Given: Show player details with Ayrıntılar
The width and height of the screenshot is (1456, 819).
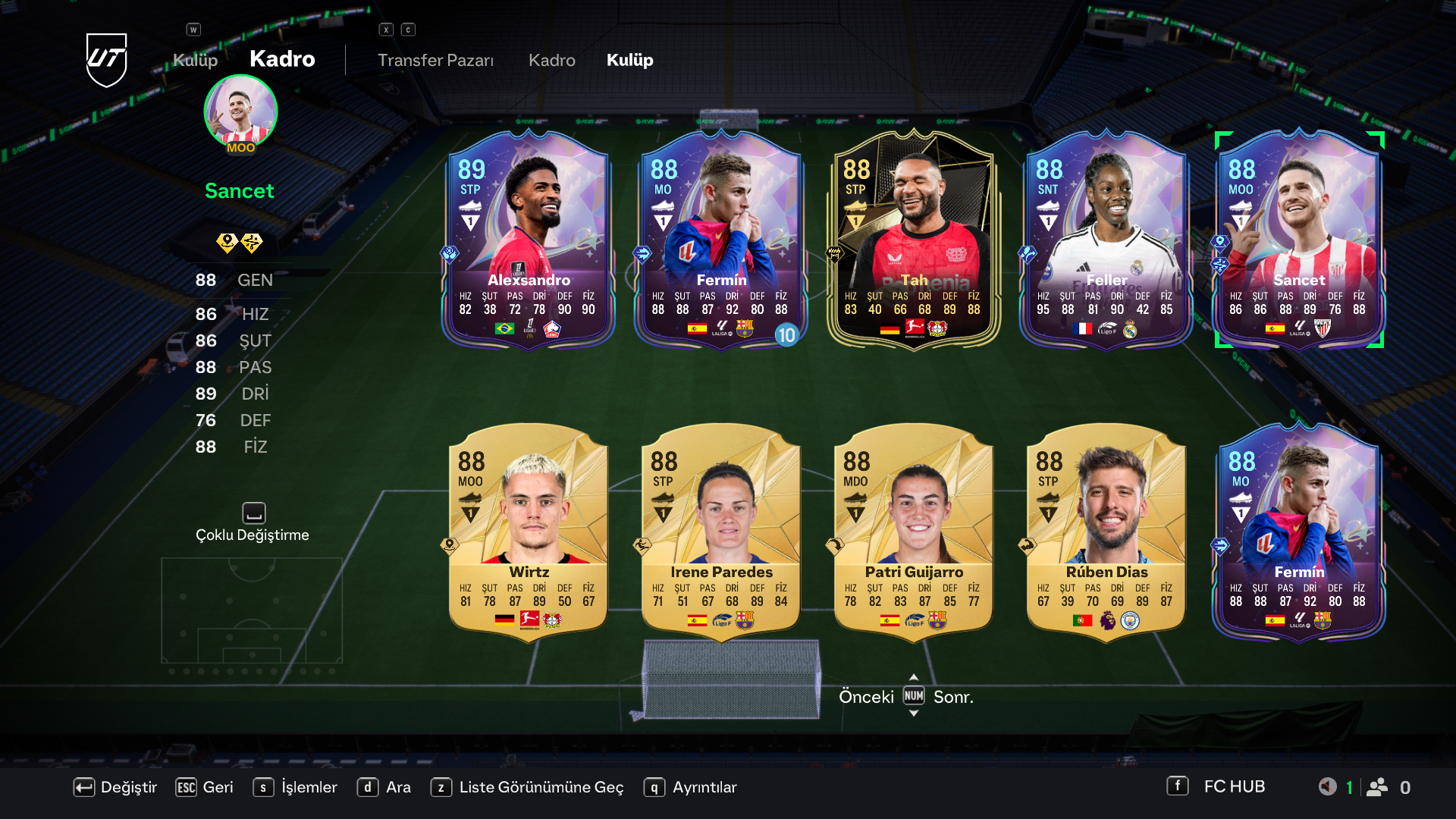Looking at the screenshot, I should [691, 787].
